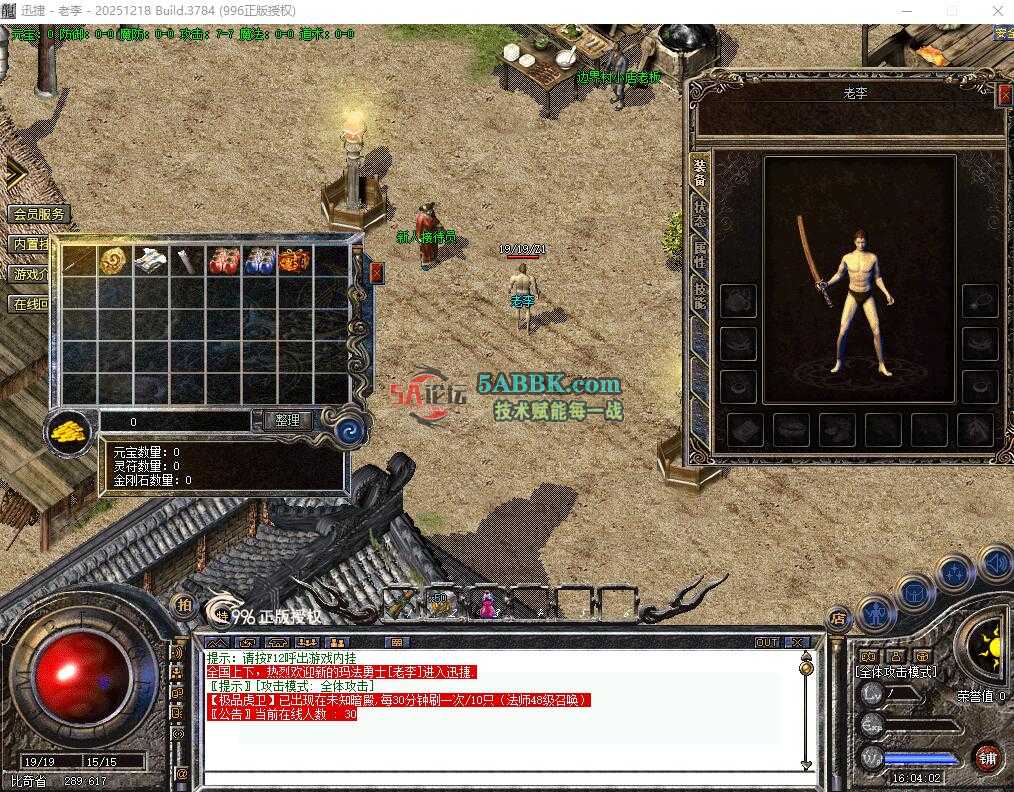Open the 会员服务 member services menu
Screen dimensions: 1014x792
pos(39,214)
